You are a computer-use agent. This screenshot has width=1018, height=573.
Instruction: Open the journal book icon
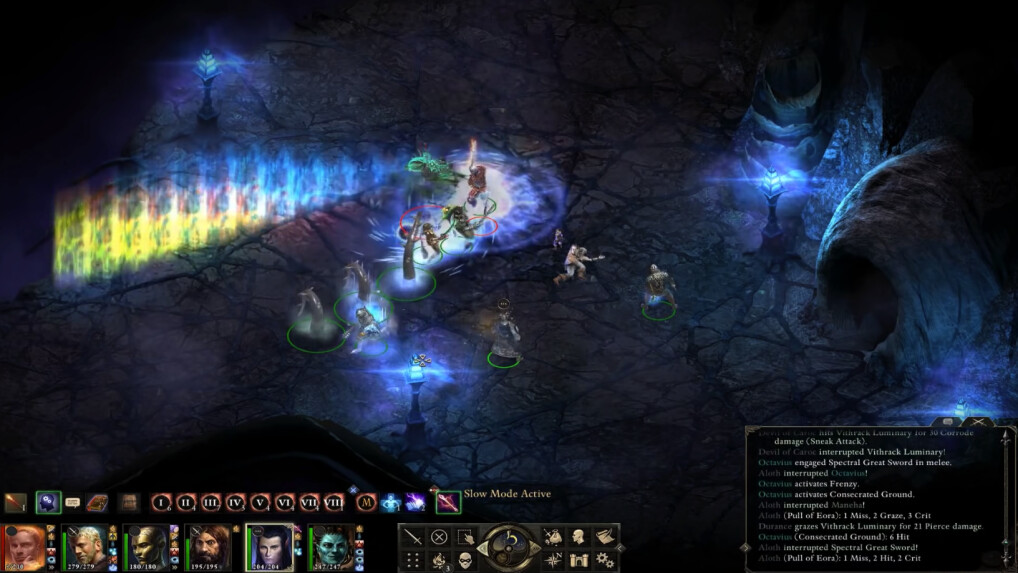[x=604, y=536]
